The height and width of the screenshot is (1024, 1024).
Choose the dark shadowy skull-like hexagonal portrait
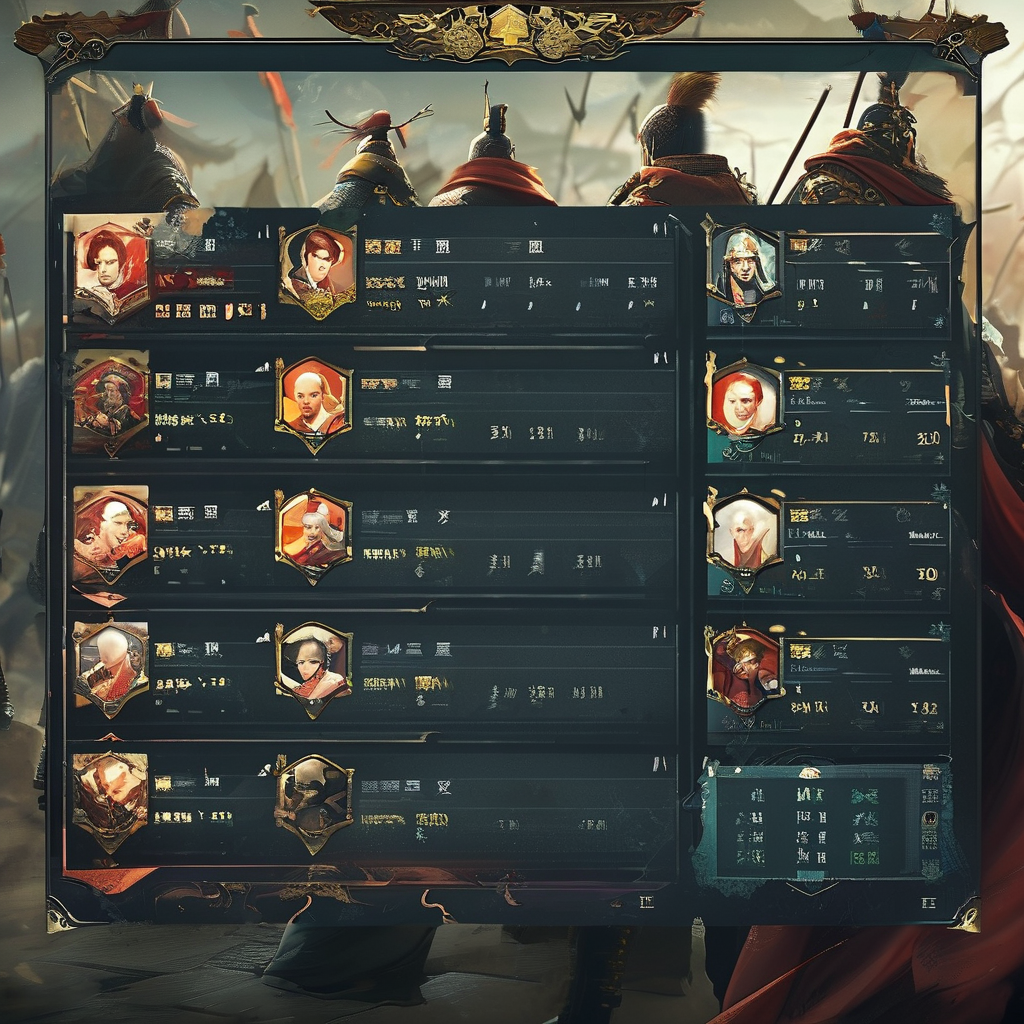pyautogui.click(x=313, y=803)
